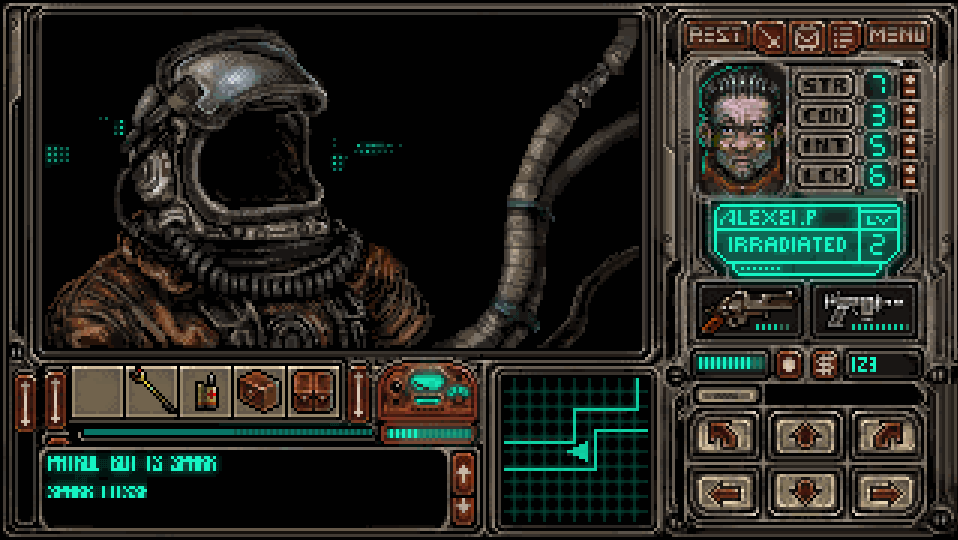
Task: Strafe left with the left arrow button
Action: point(720,491)
